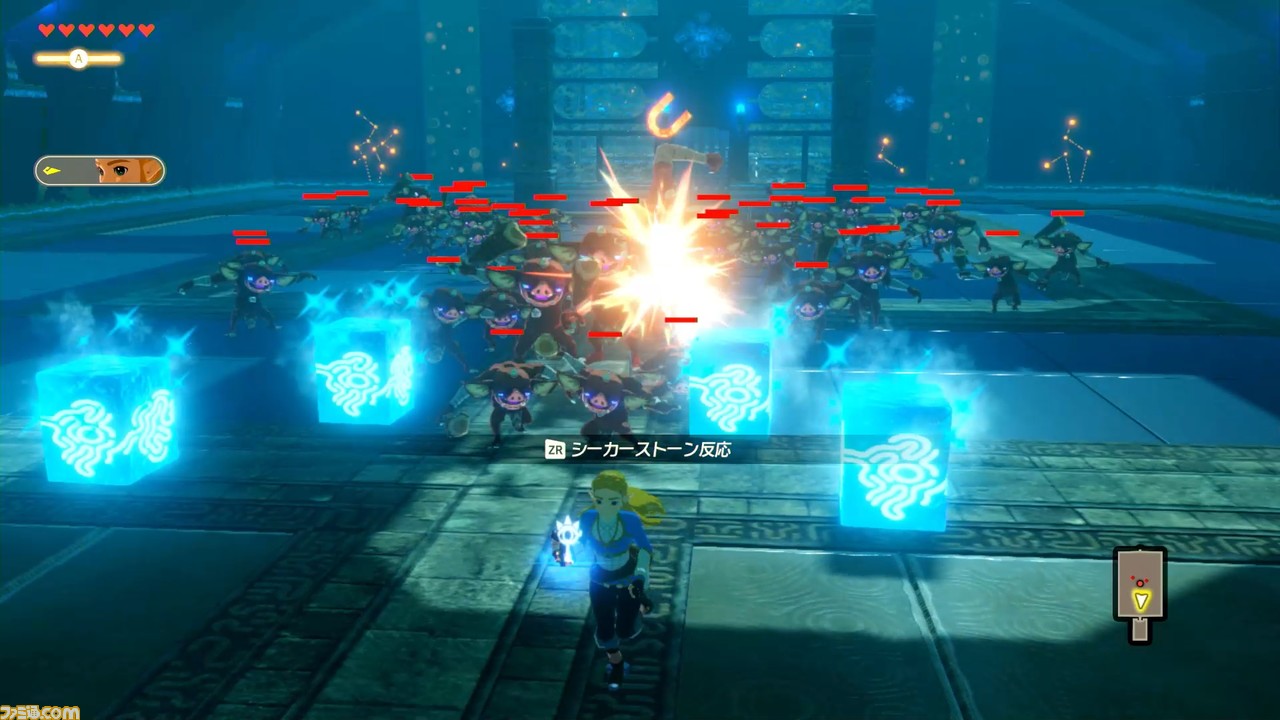Click the last heart of Zelda's health bar
Image resolution: width=1280 pixels, height=720 pixels.
pos(146,31)
